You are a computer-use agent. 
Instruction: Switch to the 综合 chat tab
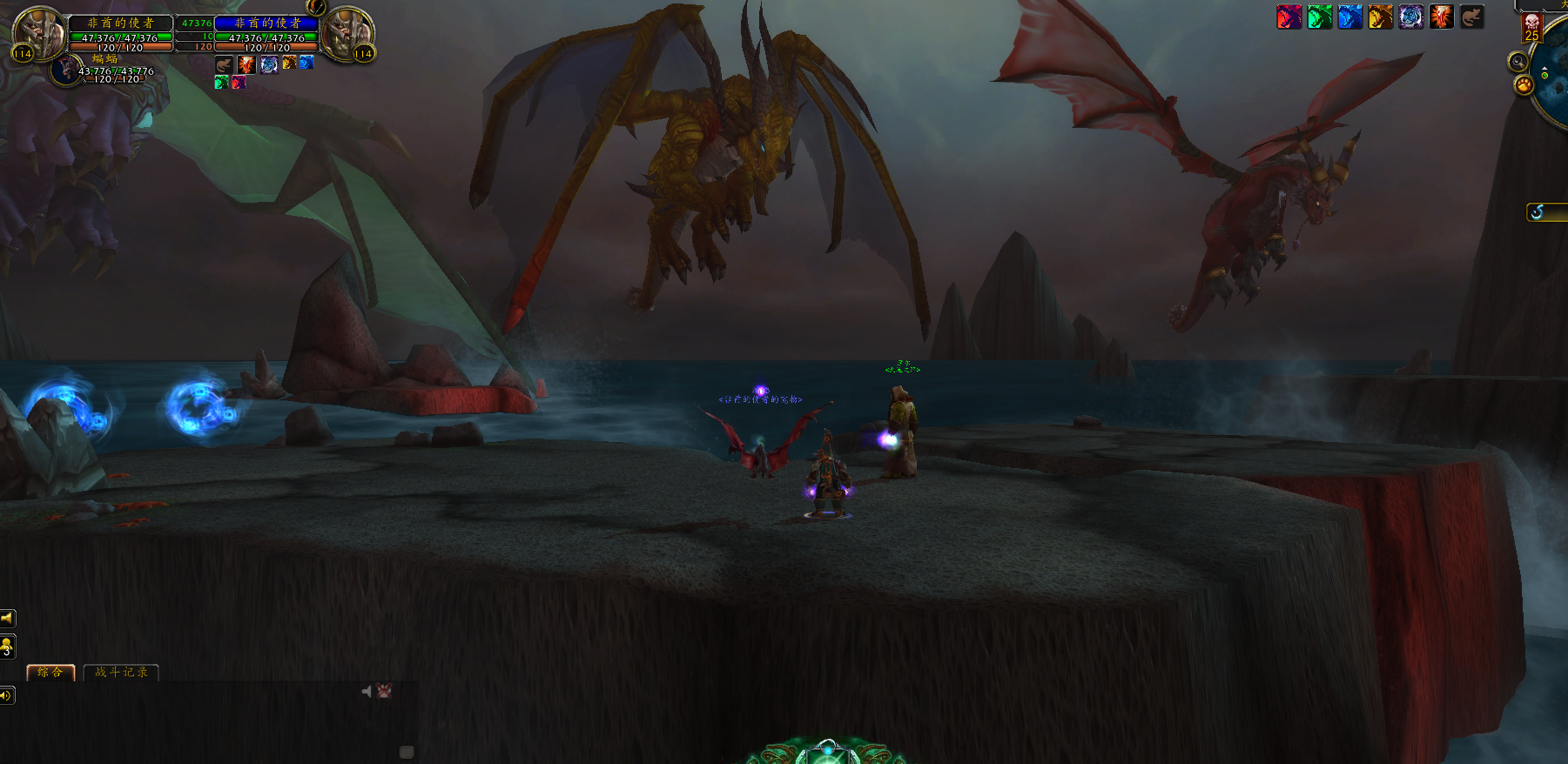(50, 672)
